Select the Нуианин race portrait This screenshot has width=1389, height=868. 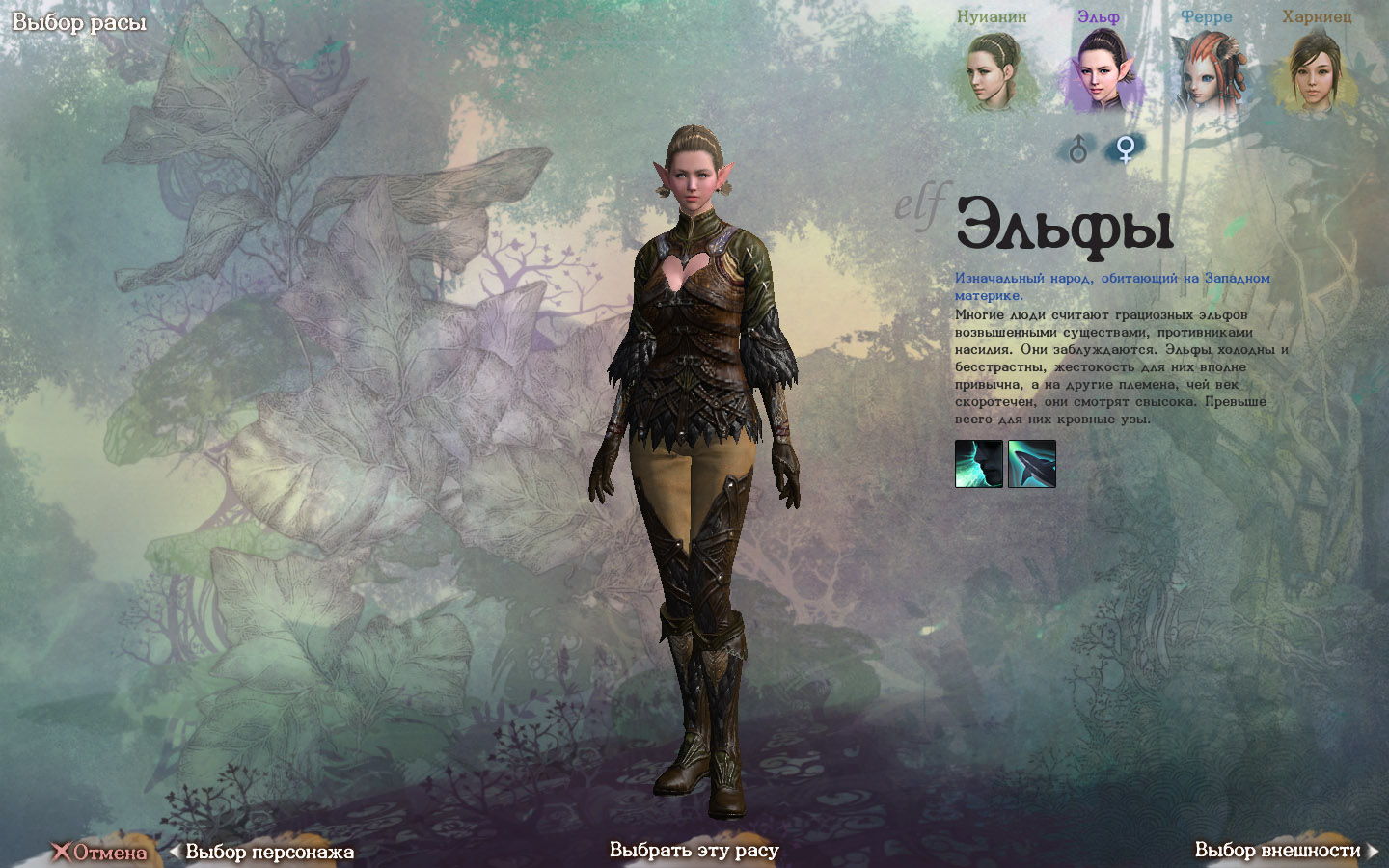[x=992, y=69]
